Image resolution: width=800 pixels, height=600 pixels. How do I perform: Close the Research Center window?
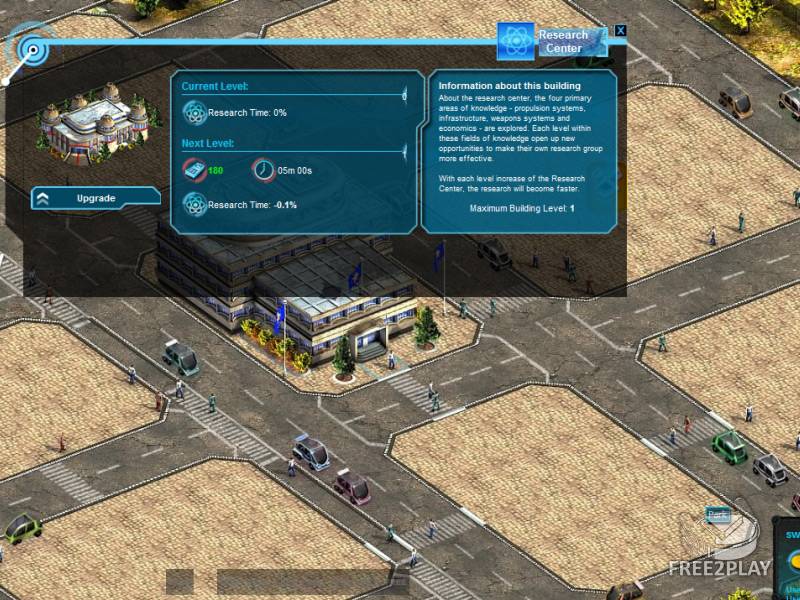click(x=621, y=31)
